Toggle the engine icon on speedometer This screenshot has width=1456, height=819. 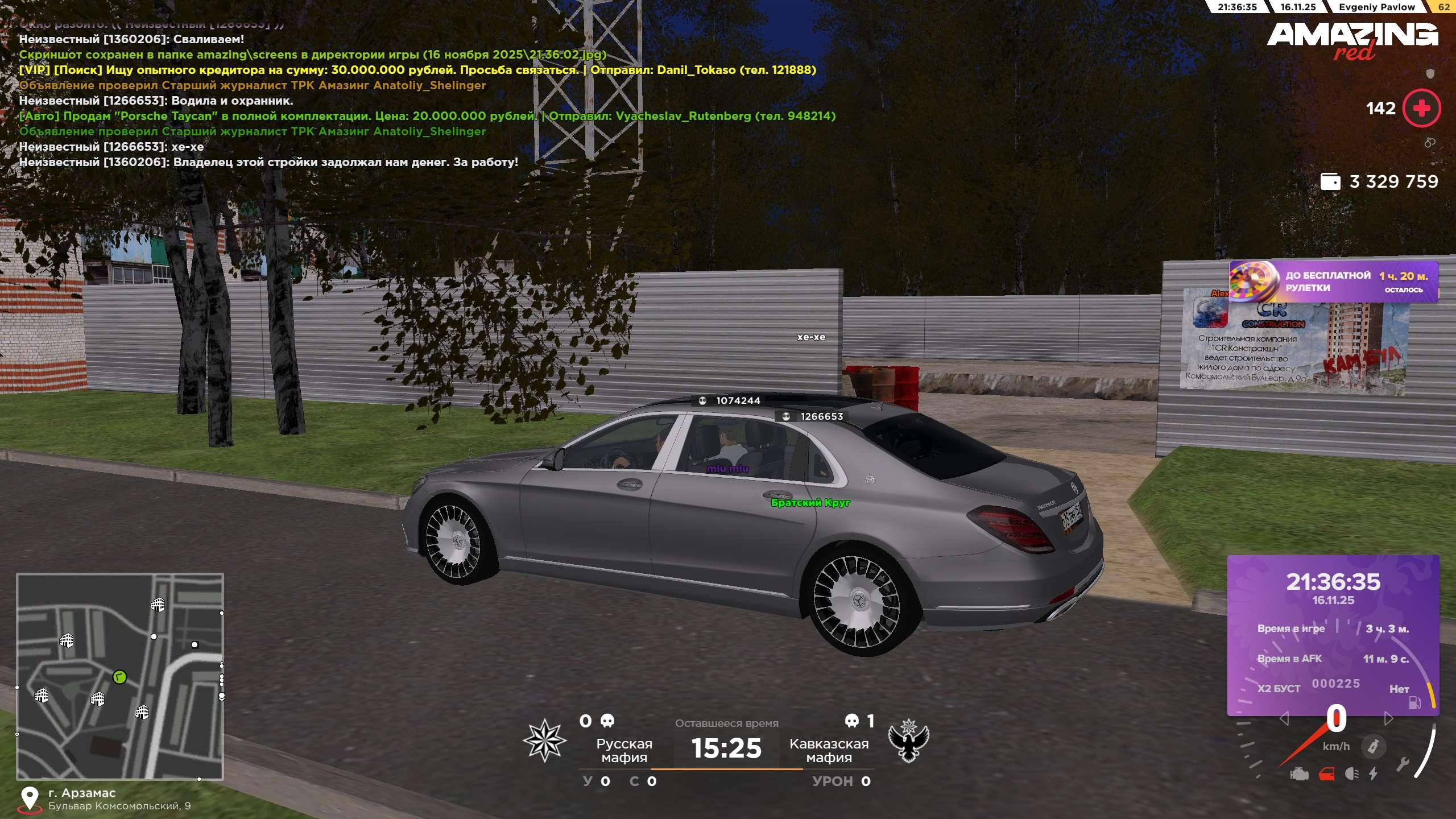pos(1299,774)
